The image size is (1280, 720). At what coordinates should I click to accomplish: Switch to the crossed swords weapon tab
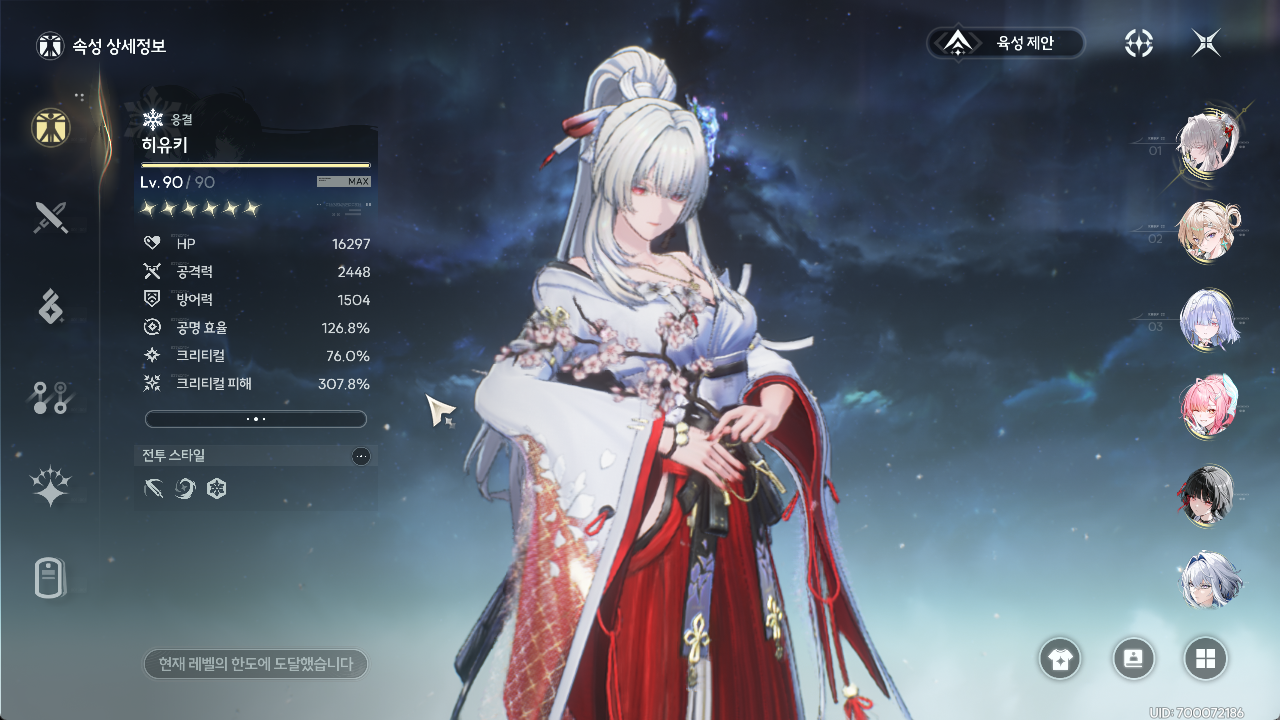pyautogui.click(x=51, y=217)
